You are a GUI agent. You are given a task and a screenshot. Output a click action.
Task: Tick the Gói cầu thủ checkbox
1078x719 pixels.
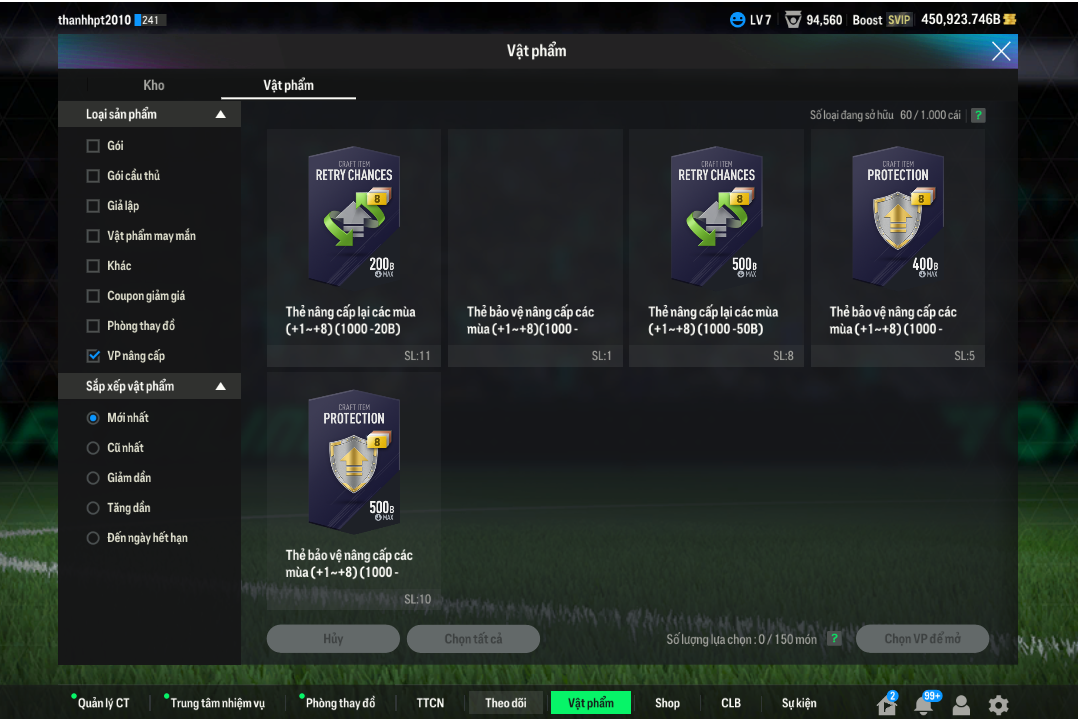(x=94, y=176)
